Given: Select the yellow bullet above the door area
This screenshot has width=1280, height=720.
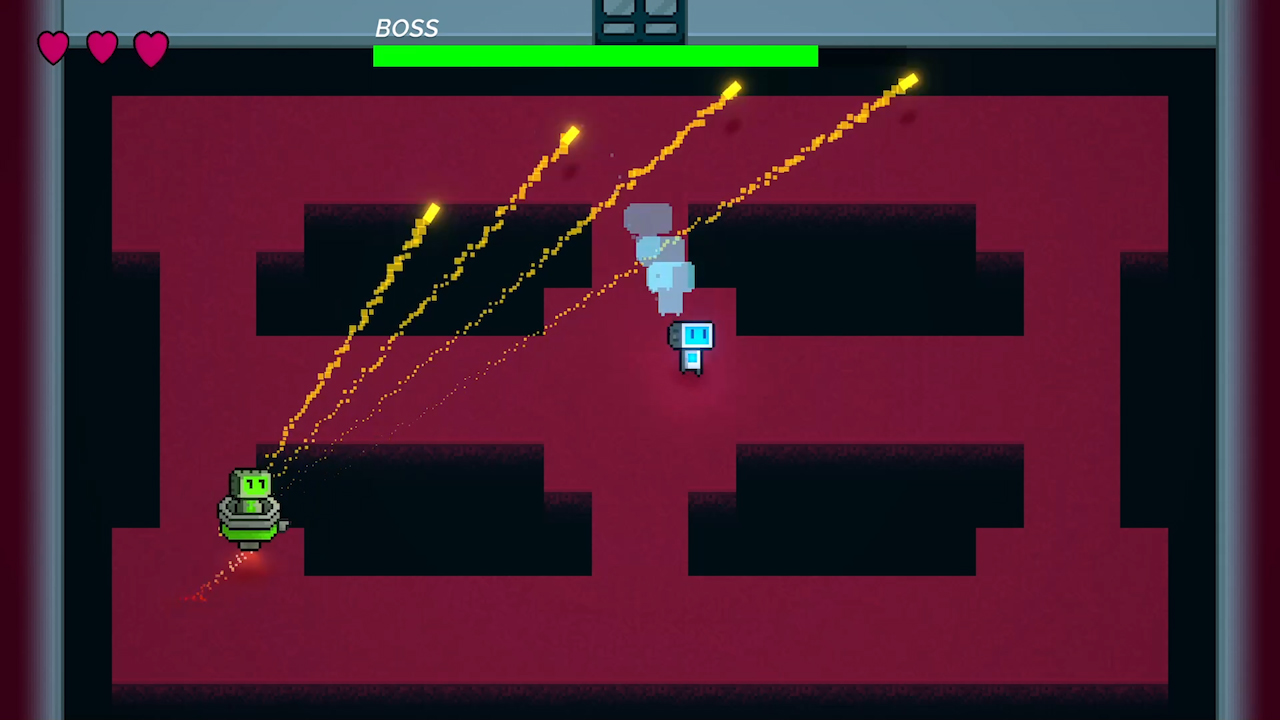Looking at the screenshot, I should point(731,91).
